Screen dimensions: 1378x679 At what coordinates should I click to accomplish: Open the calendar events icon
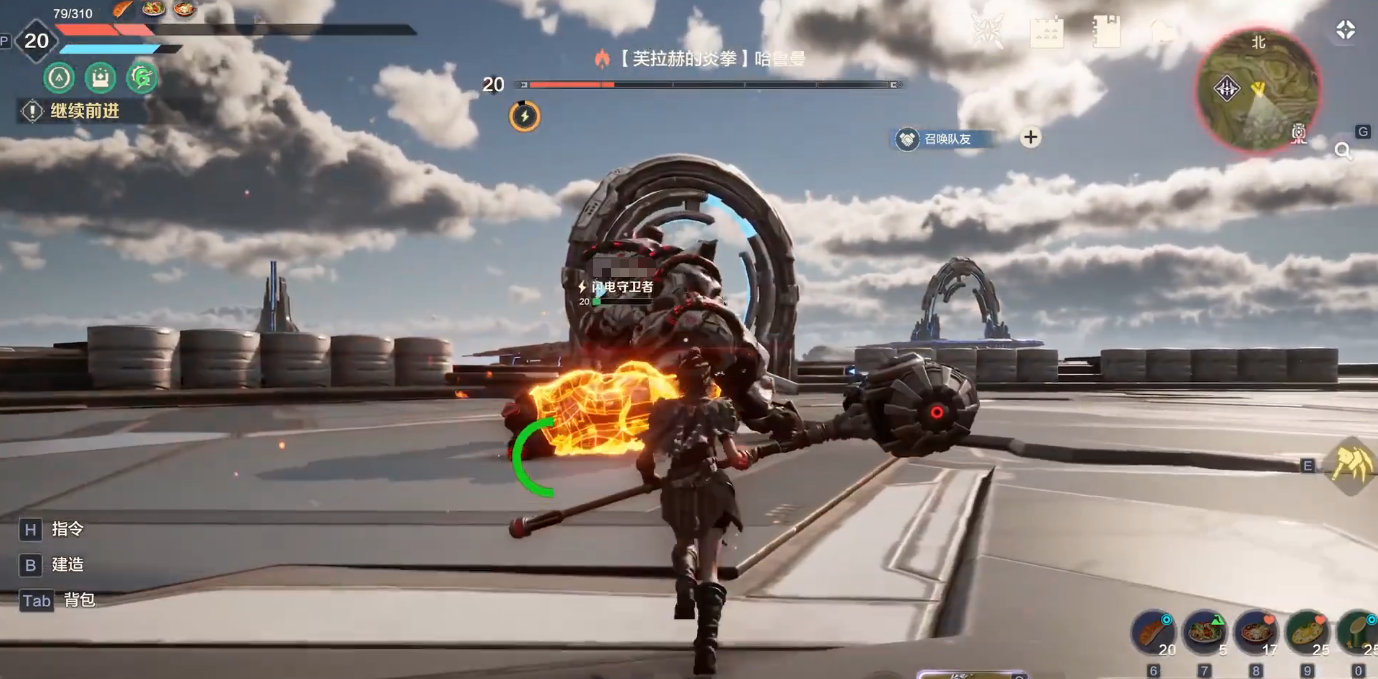click(1047, 32)
